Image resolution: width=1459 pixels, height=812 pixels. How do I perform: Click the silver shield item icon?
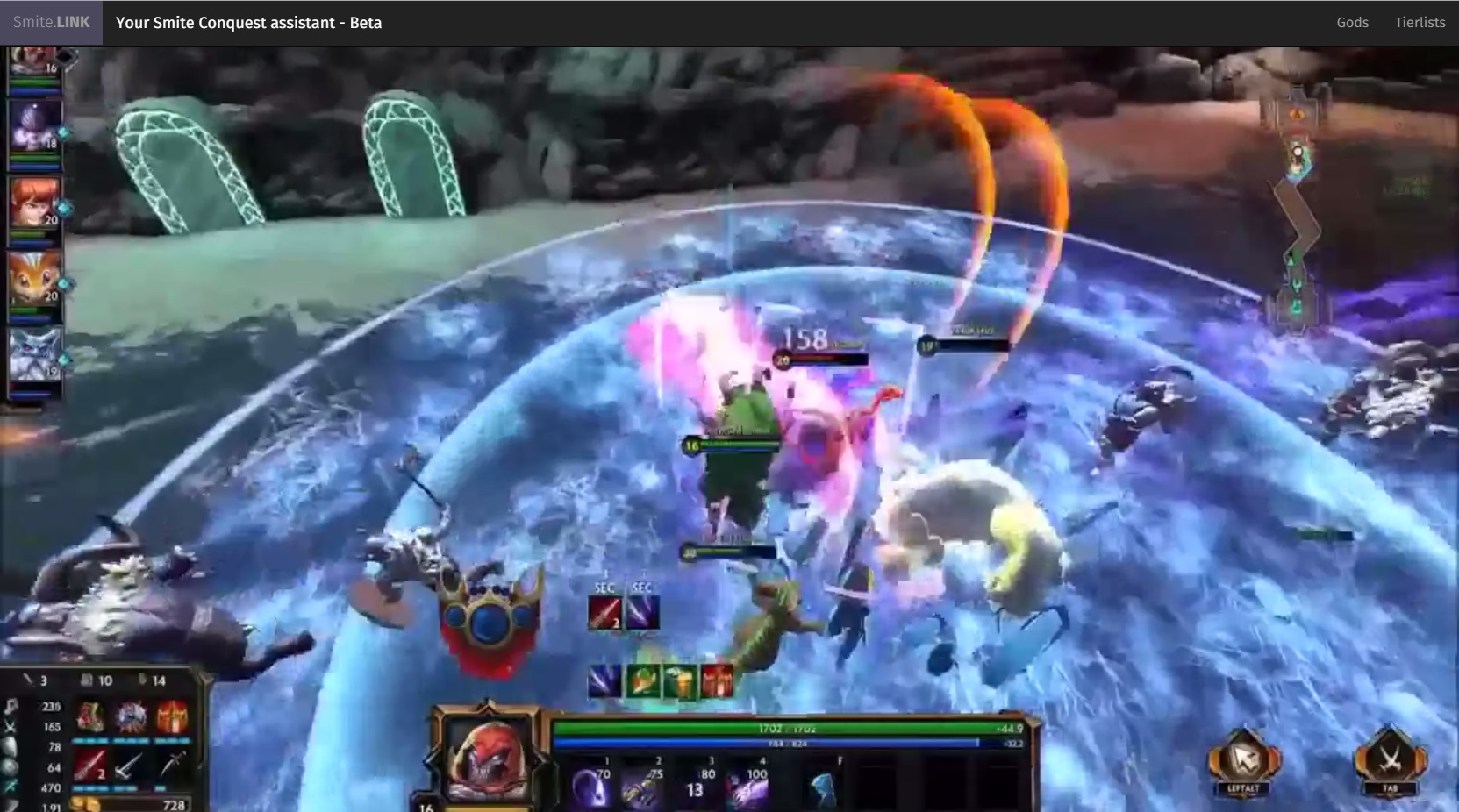pos(132,716)
